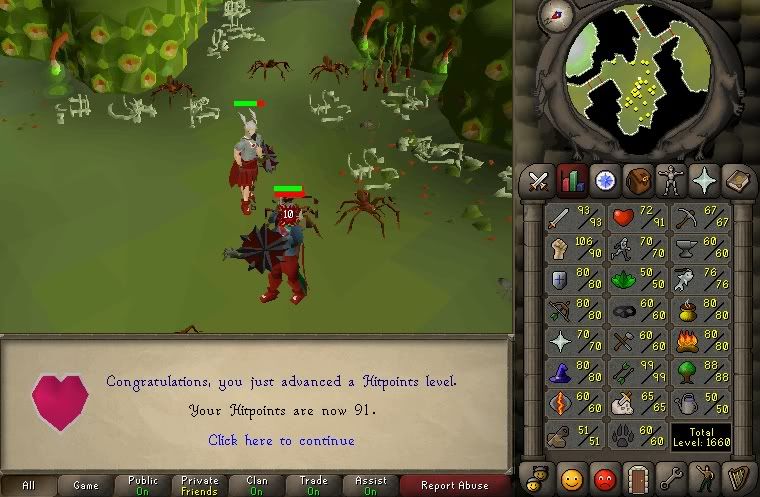Open the combat styles tab with crossed swords

point(539,181)
